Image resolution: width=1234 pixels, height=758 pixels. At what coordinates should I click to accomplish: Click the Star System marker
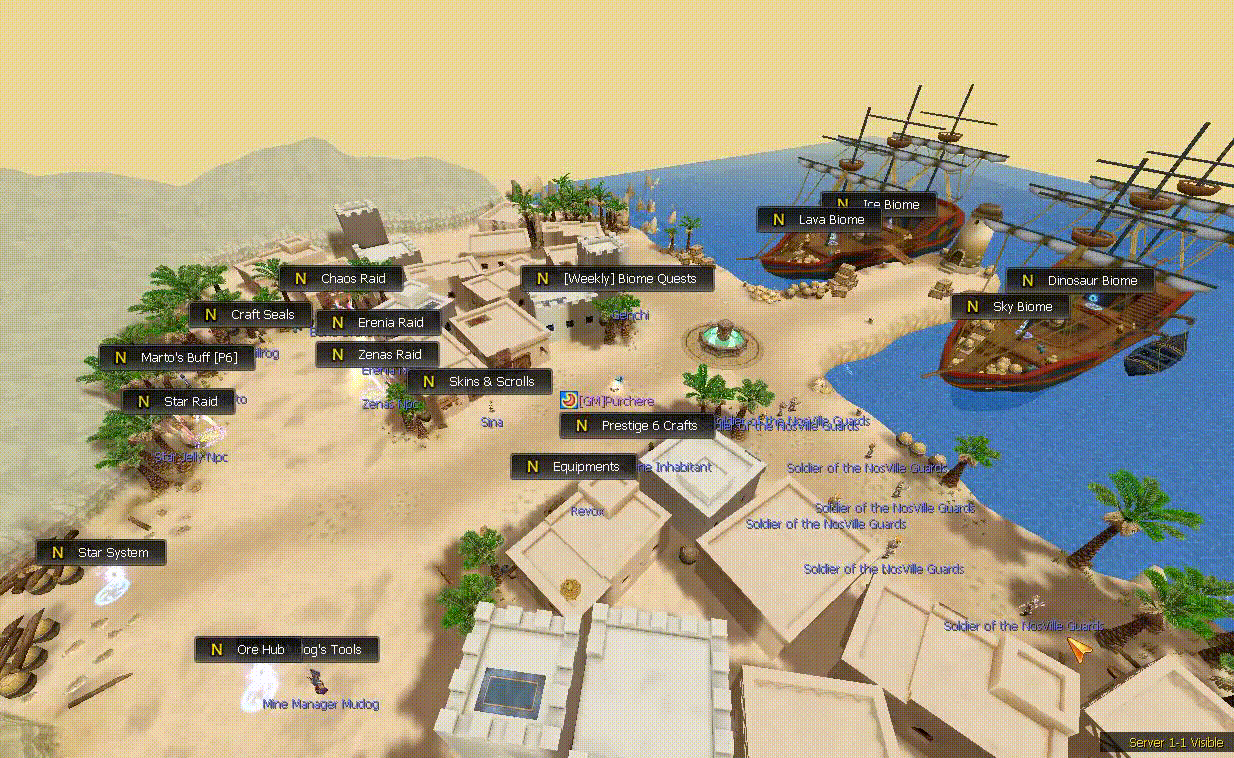[x=101, y=553]
